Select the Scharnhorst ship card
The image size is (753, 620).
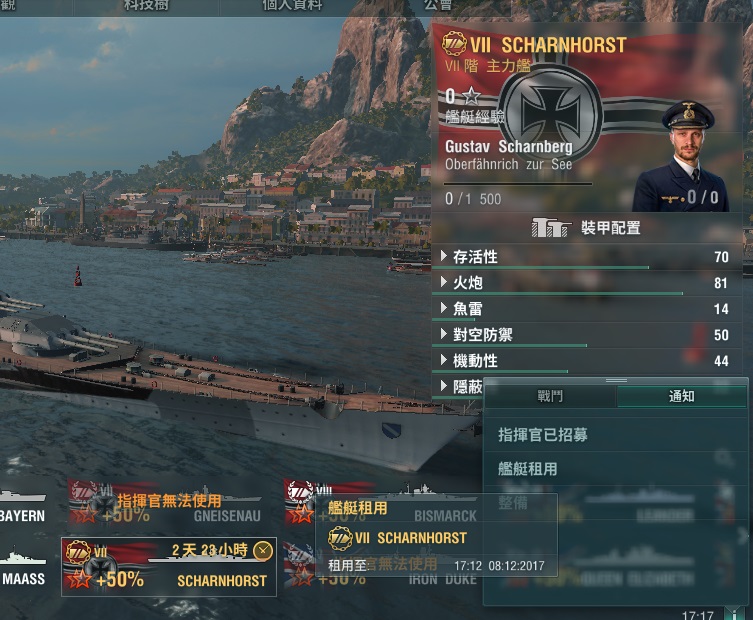click(x=168, y=568)
